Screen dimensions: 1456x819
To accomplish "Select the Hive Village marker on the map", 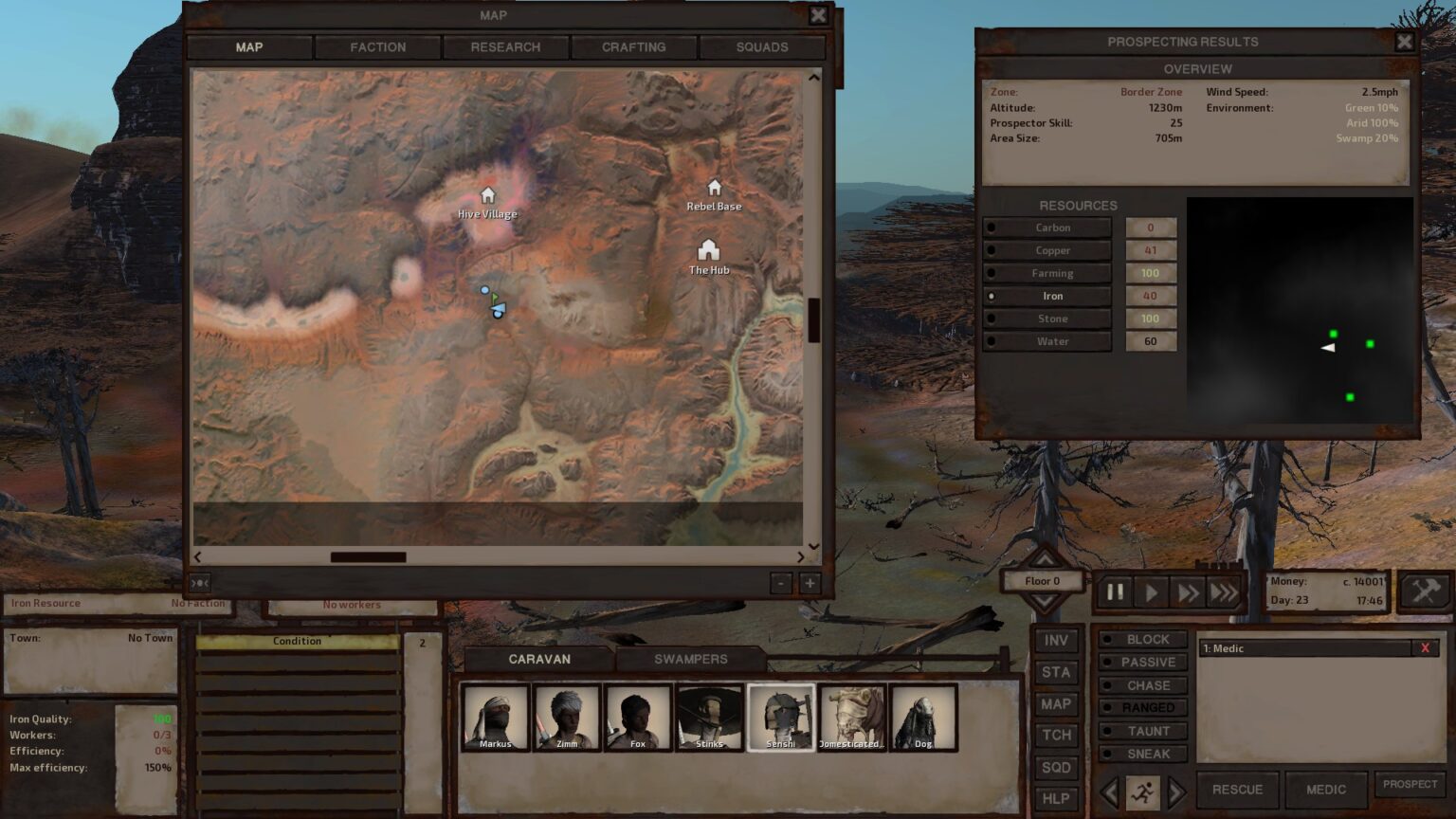I will [487, 196].
